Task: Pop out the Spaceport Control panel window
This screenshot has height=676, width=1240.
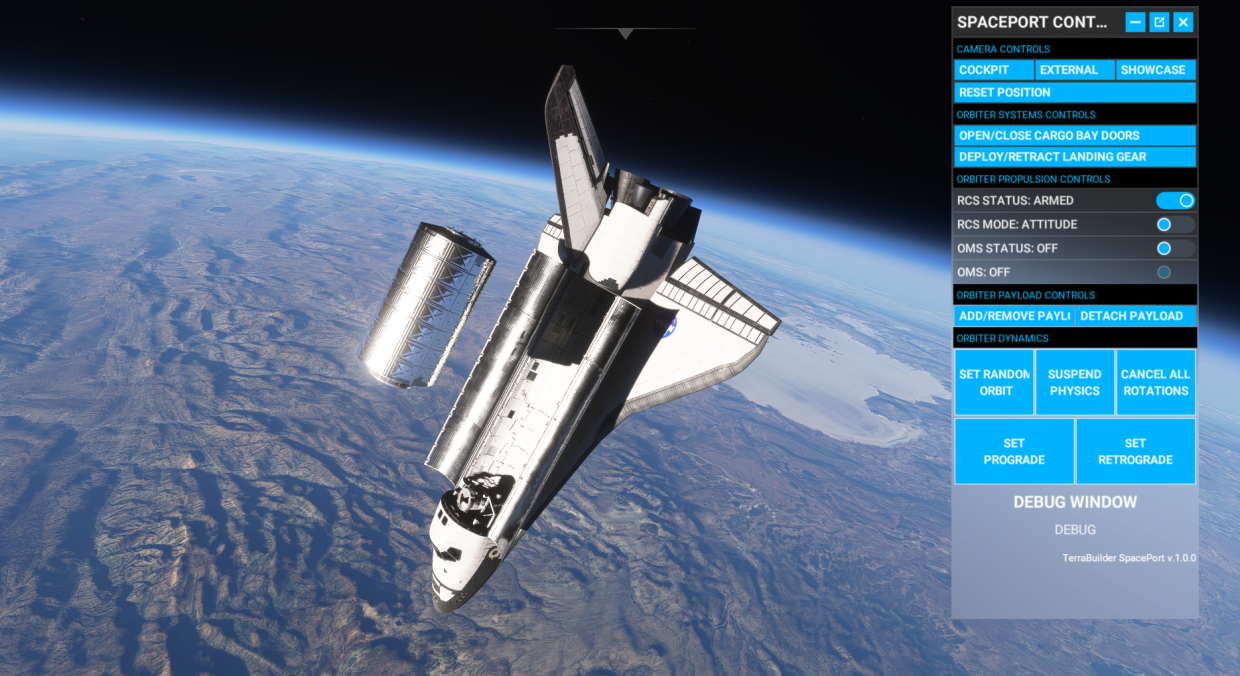Action: pos(1159,22)
